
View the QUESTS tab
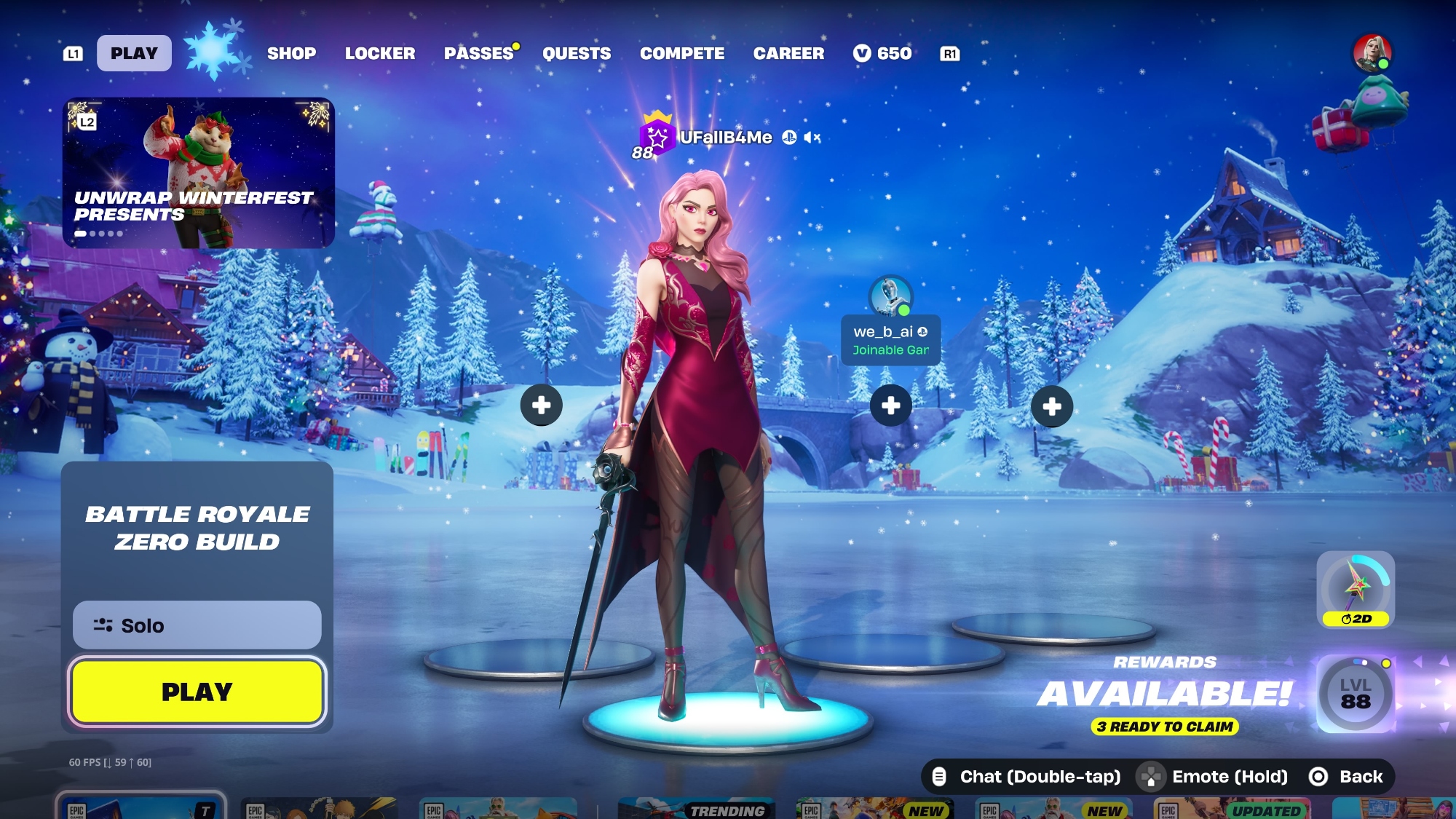[577, 53]
